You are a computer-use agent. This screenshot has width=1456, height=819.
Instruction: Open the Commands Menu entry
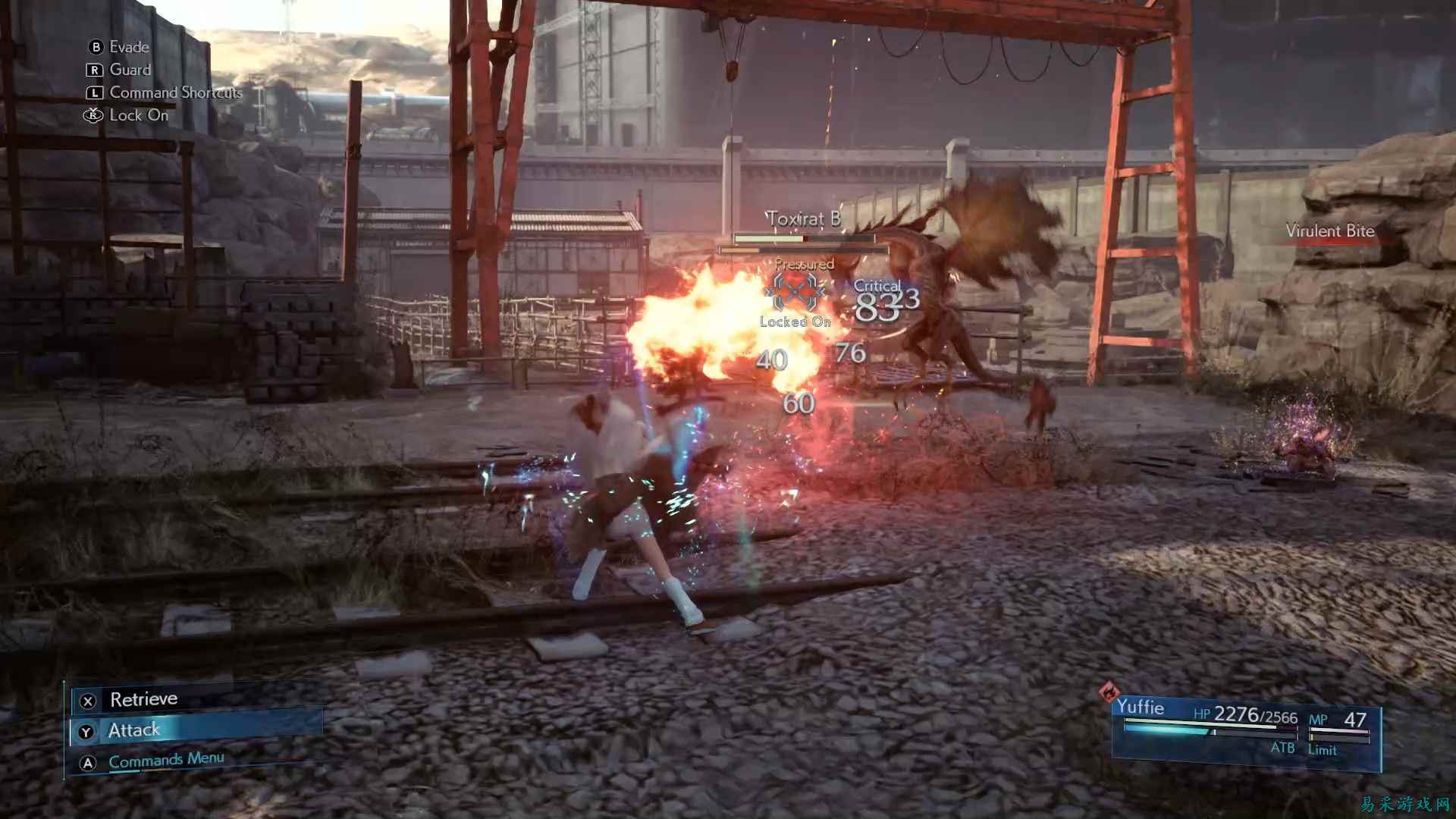click(x=165, y=759)
